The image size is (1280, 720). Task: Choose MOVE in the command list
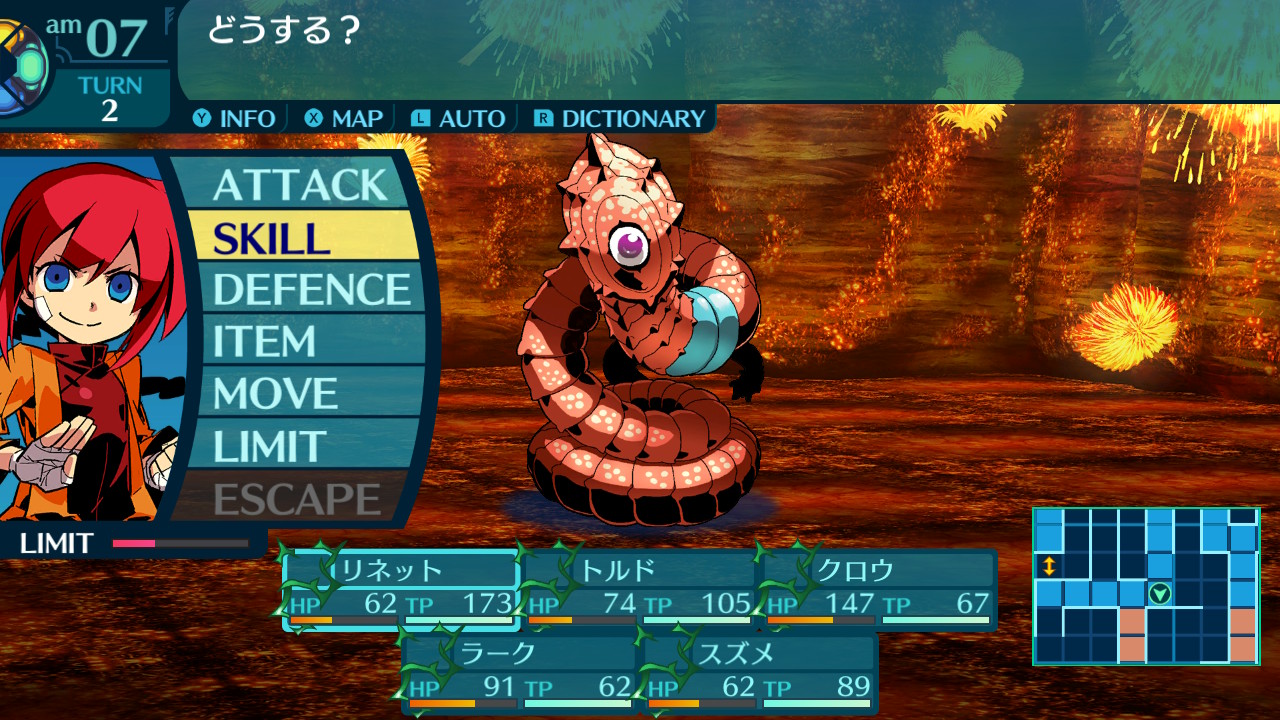(300, 393)
